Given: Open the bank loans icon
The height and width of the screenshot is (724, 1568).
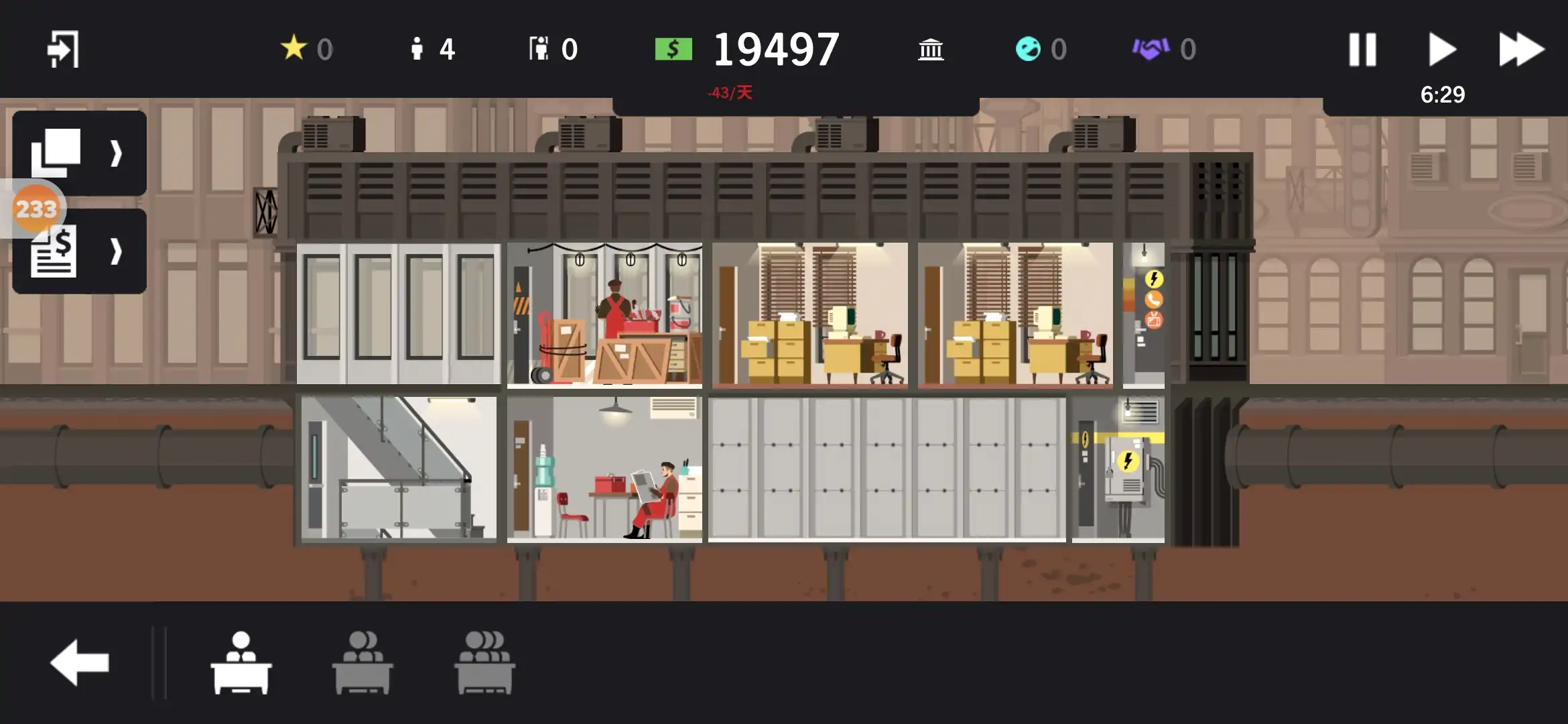Looking at the screenshot, I should [931, 50].
